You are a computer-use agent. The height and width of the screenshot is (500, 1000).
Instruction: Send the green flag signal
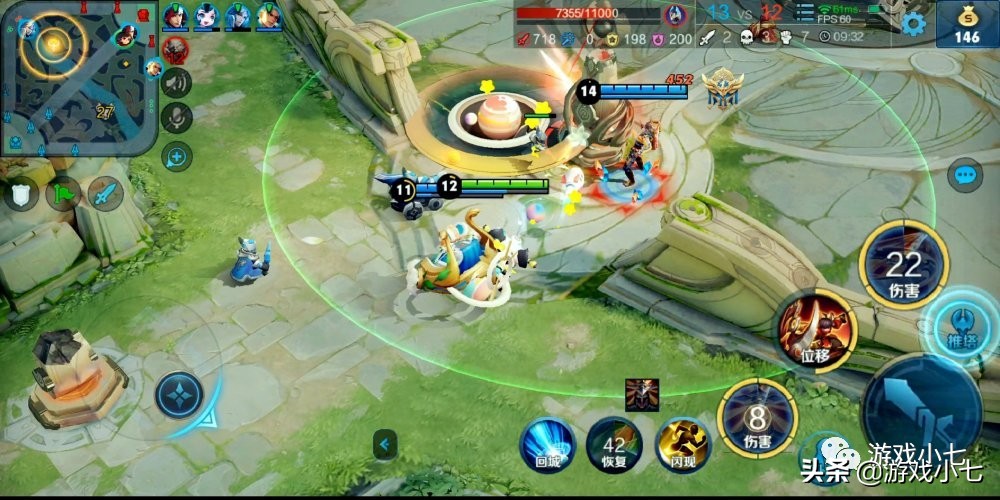click(x=64, y=193)
